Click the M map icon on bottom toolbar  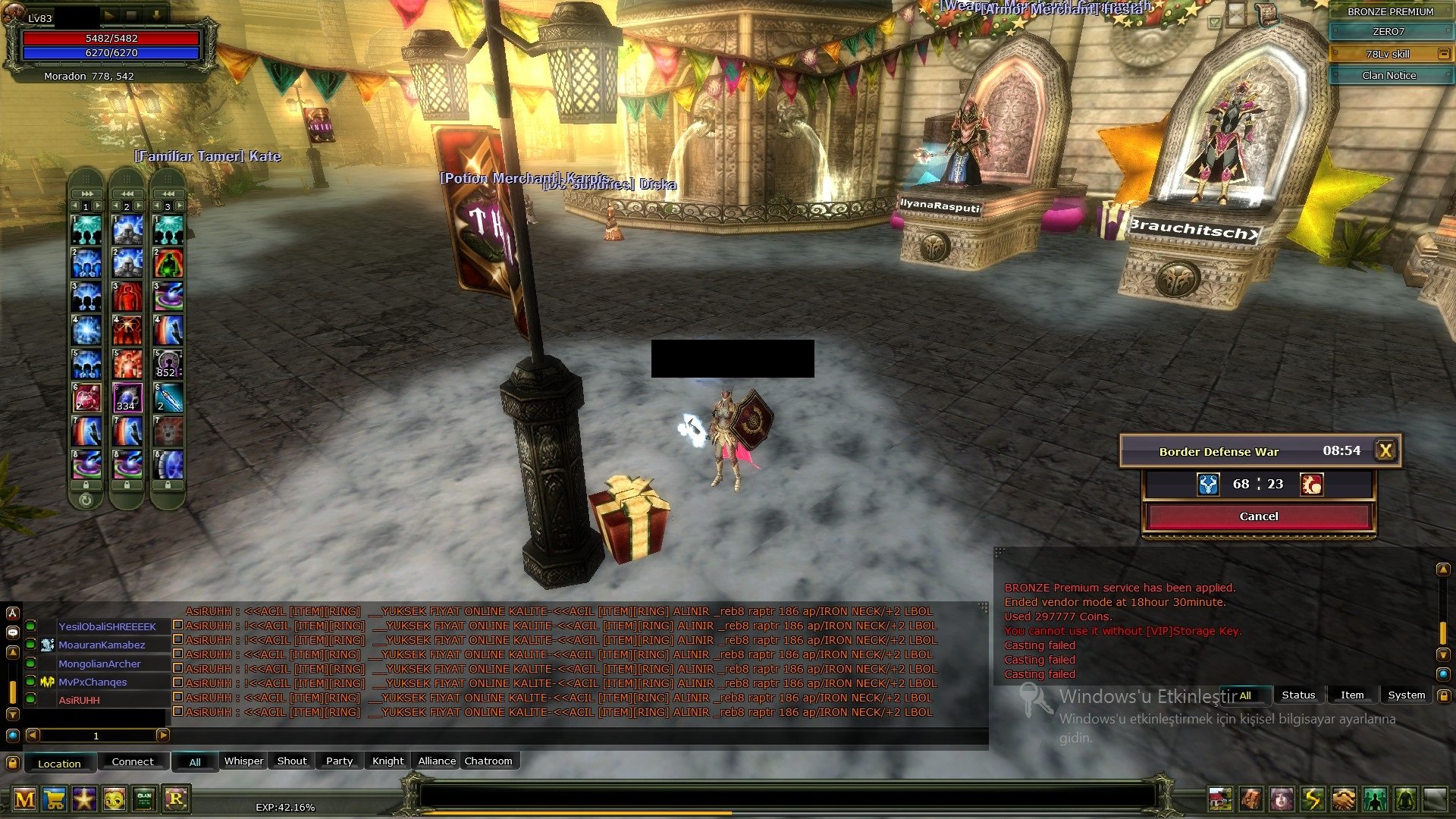click(25, 800)
